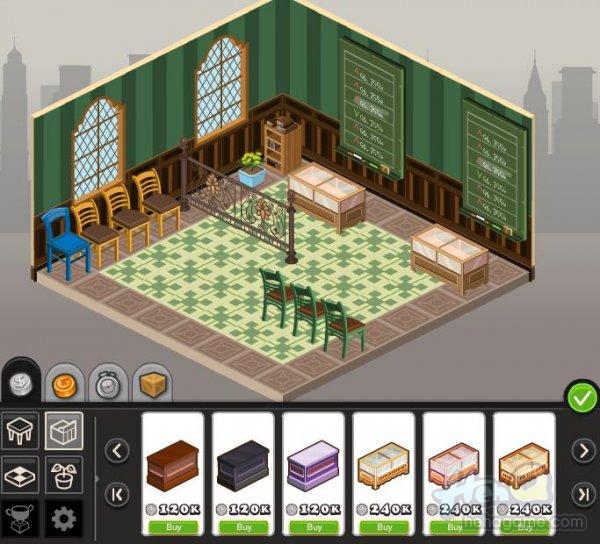The image size is (600, 544).
Task: Open the potted plant decoration category
Action: pyautogui.click(x=64, y=475)
